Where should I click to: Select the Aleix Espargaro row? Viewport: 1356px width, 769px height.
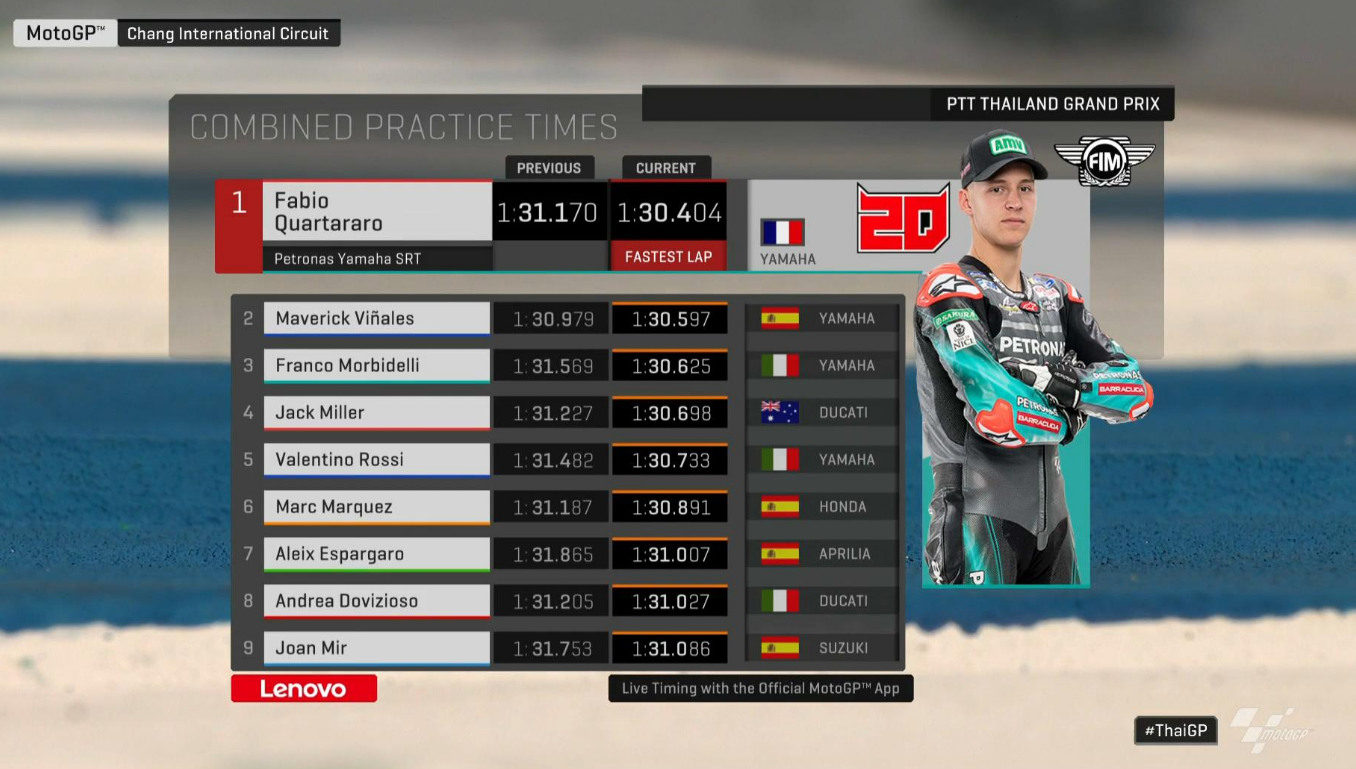coord(377,553)
